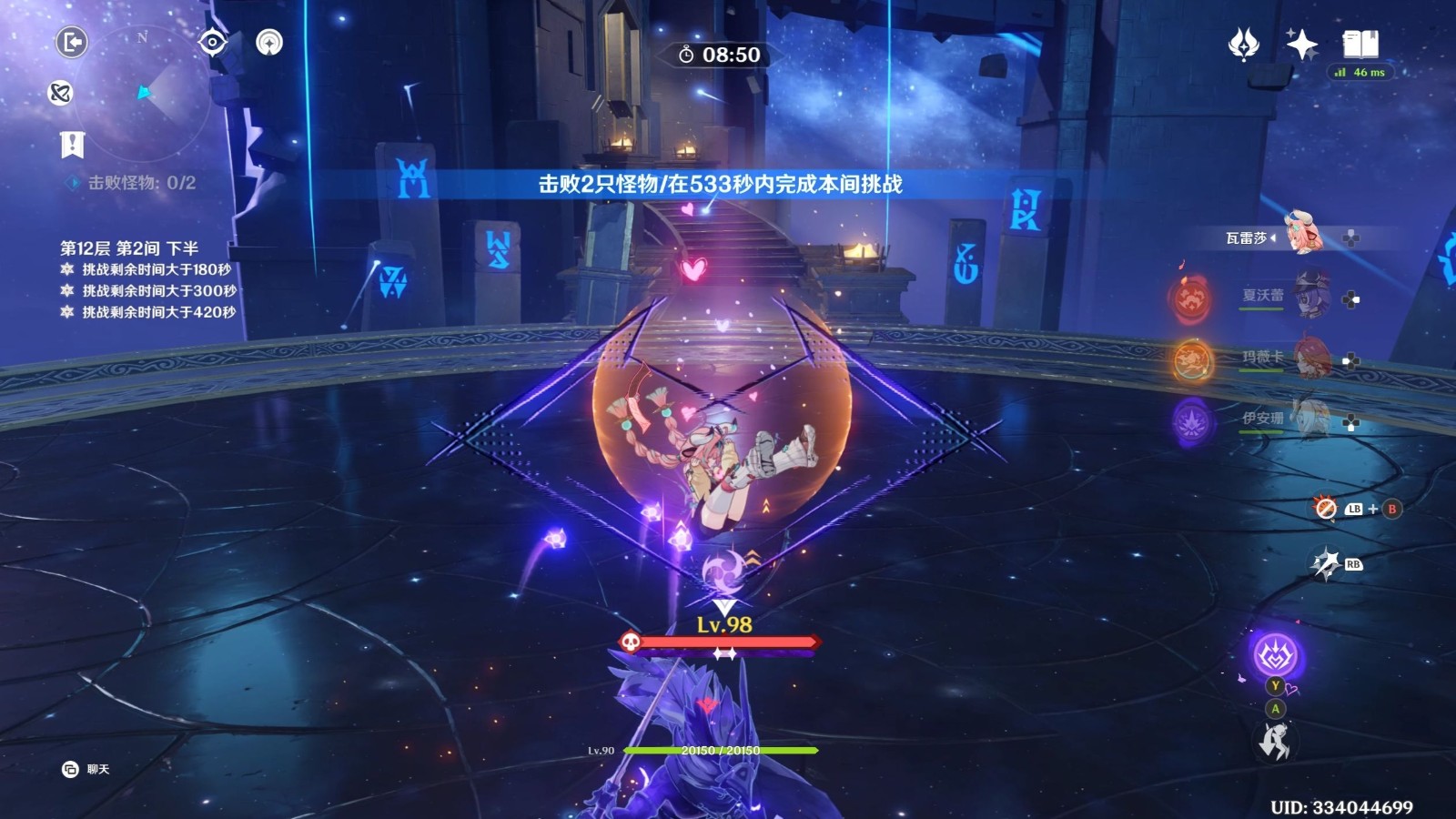Image resolution: width=1456 pixels, height=819 pixels.
Task: Open the 聊天 chat button
Action: (86, 769)
